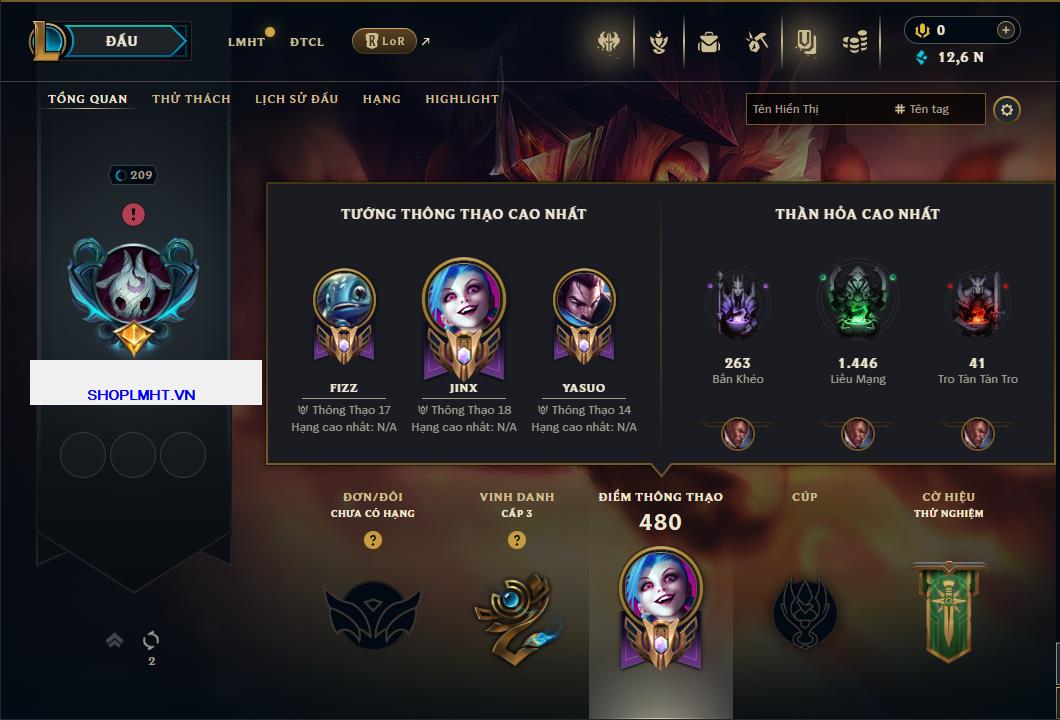
Task: Select the HẠNG tab
Action: [381, 99]
